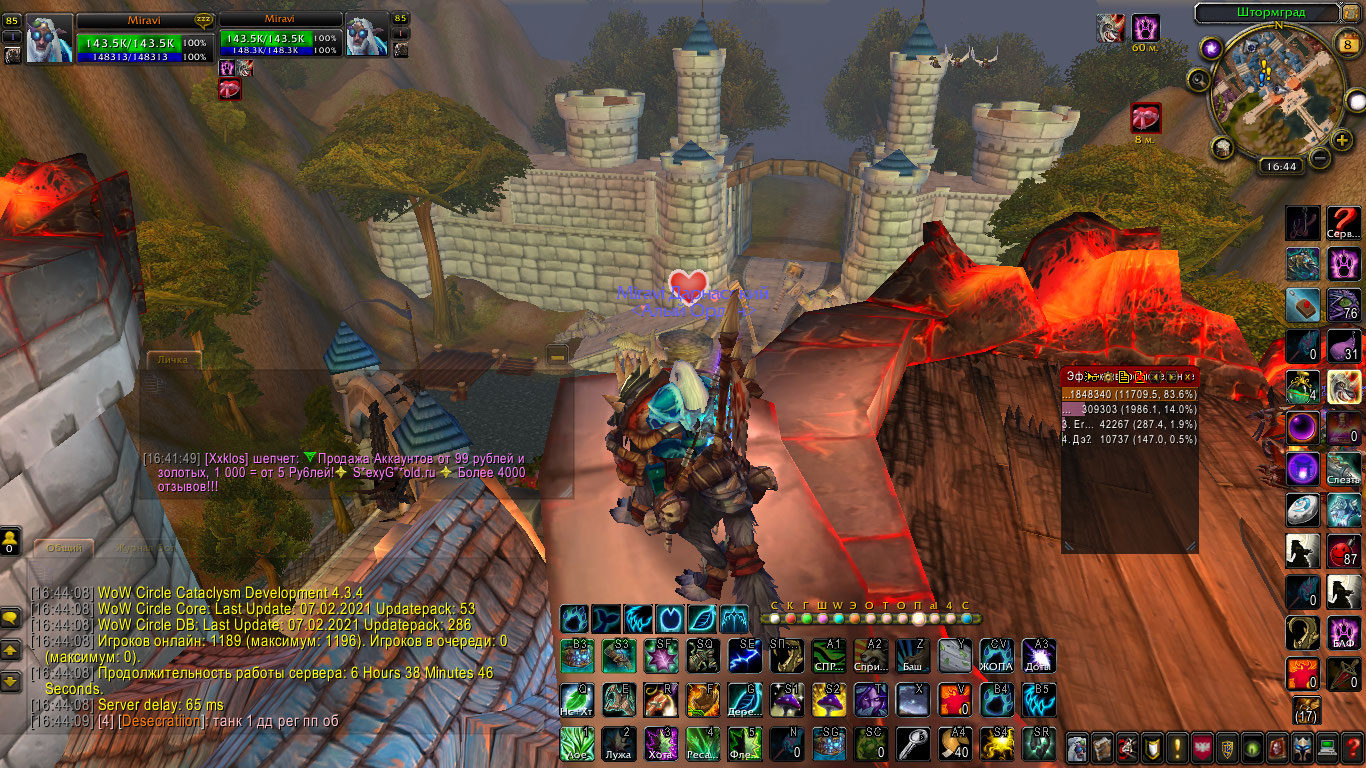Image resolution: width=1366 pixels, height=768 pixels.
Task: Click the red question mark help button
Action: 1353,747
